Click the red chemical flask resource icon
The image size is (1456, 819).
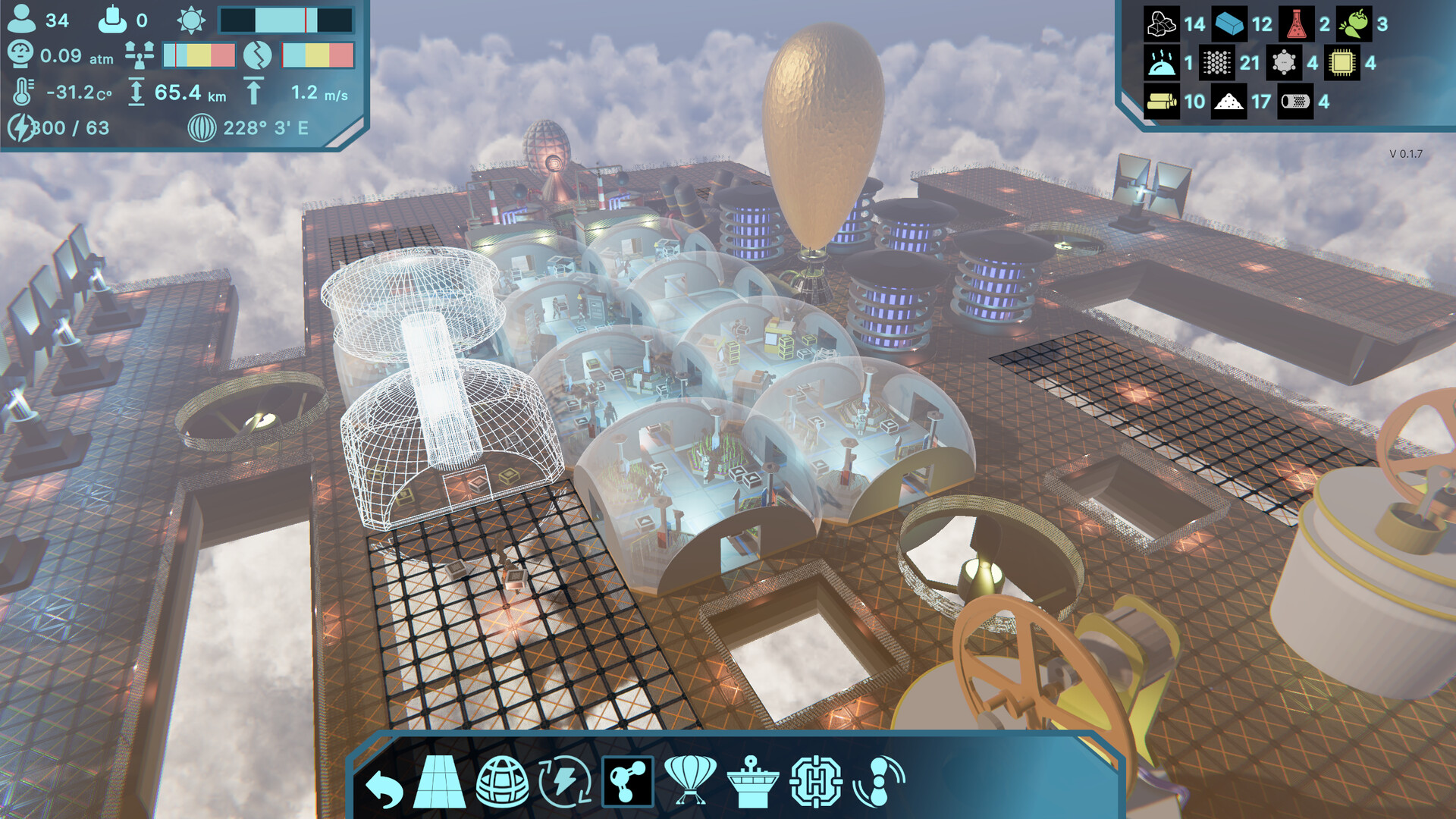pyautogui.click(x=1296, y=24)
